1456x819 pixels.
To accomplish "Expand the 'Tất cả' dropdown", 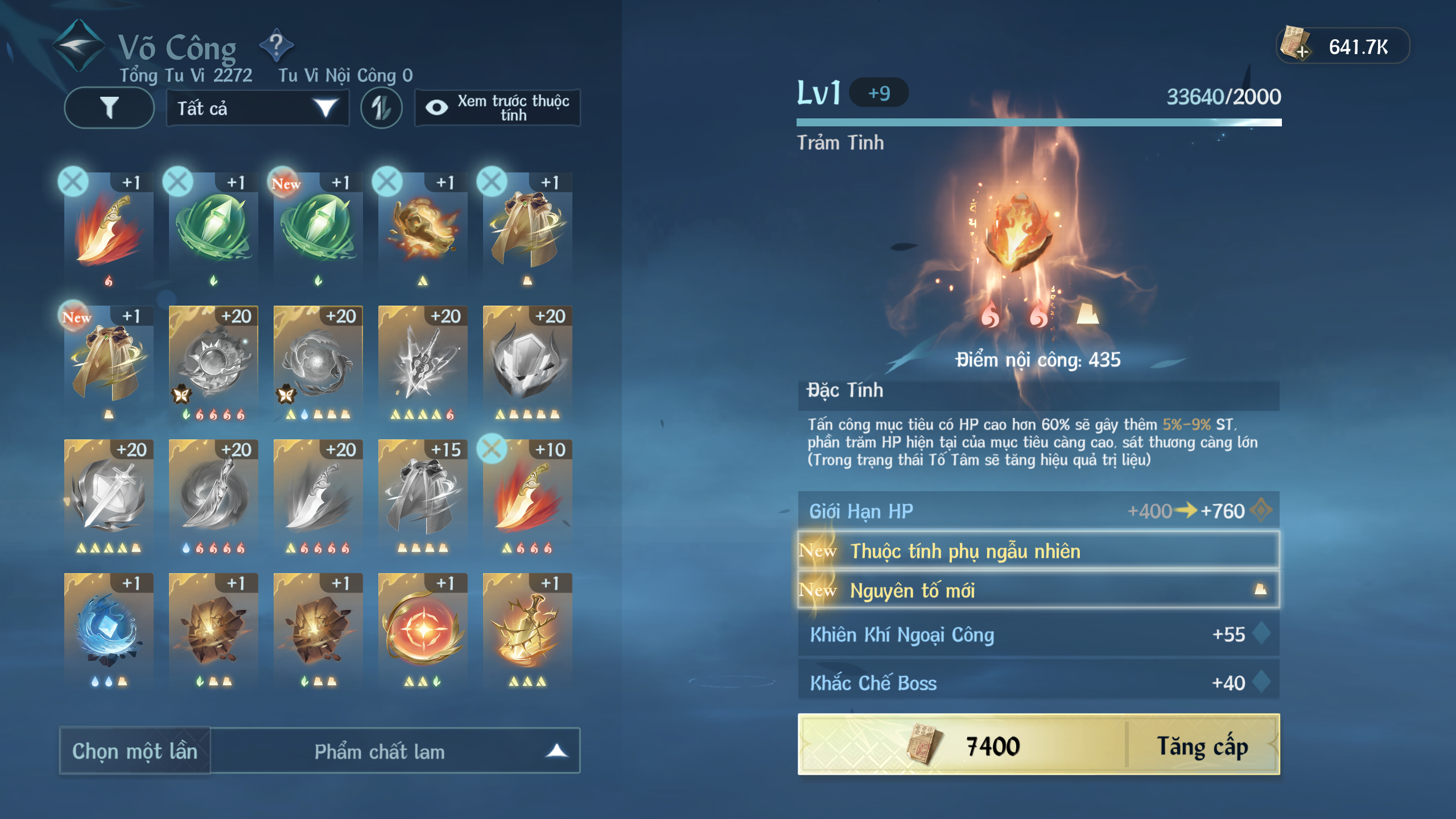I will (x=257, y=108).
